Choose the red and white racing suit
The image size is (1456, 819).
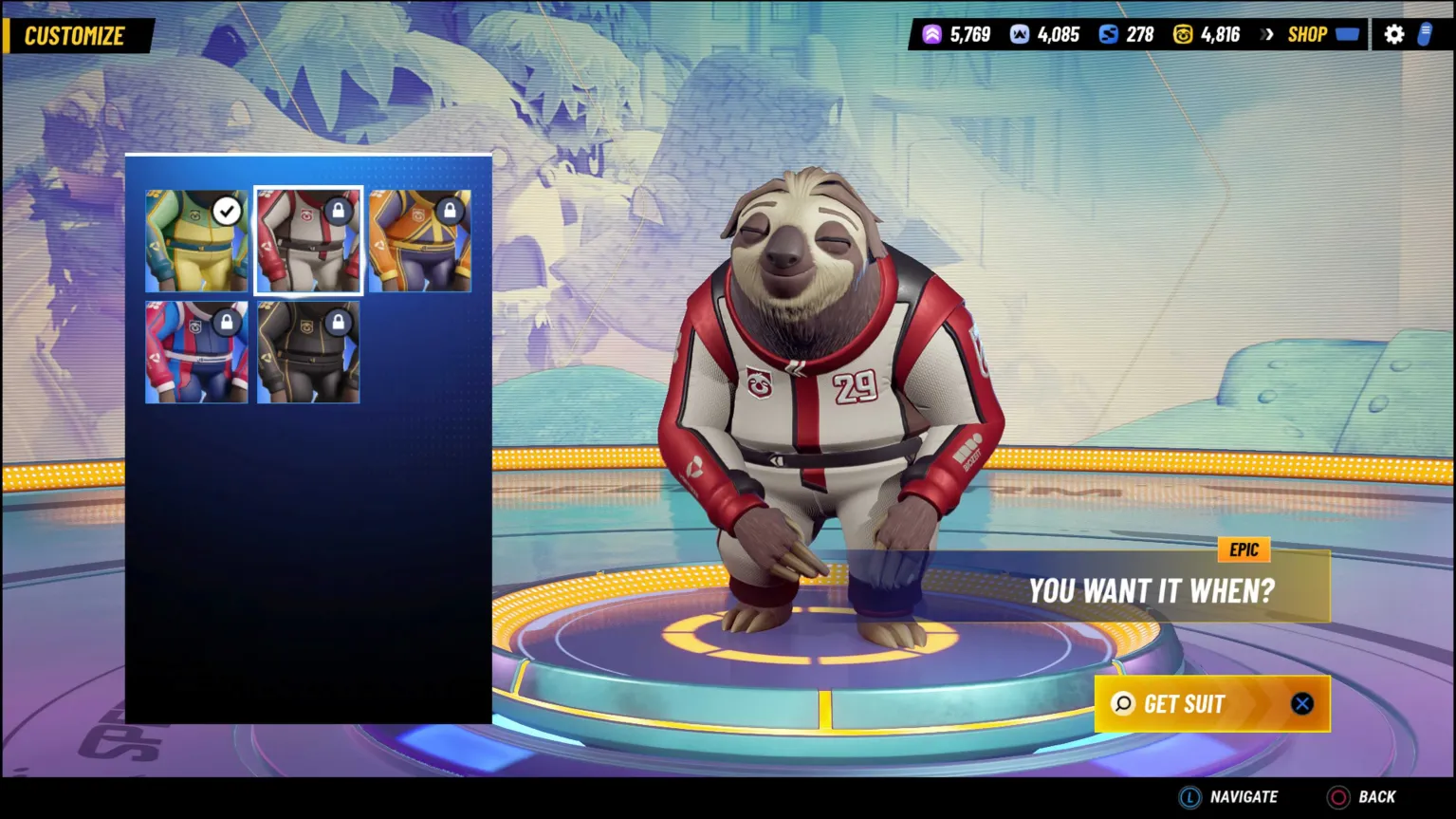(x=308, y=241)
